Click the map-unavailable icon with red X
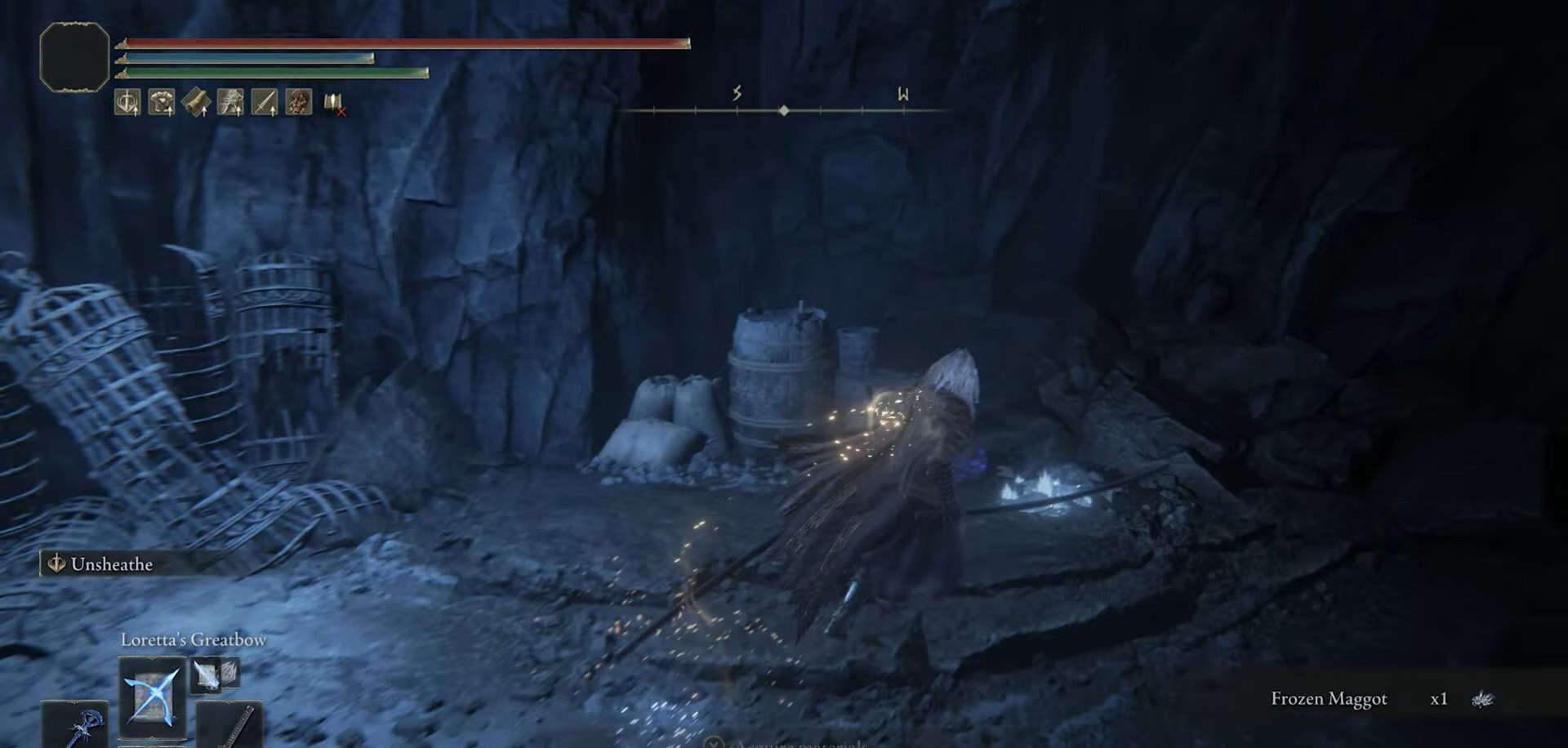 334,104
